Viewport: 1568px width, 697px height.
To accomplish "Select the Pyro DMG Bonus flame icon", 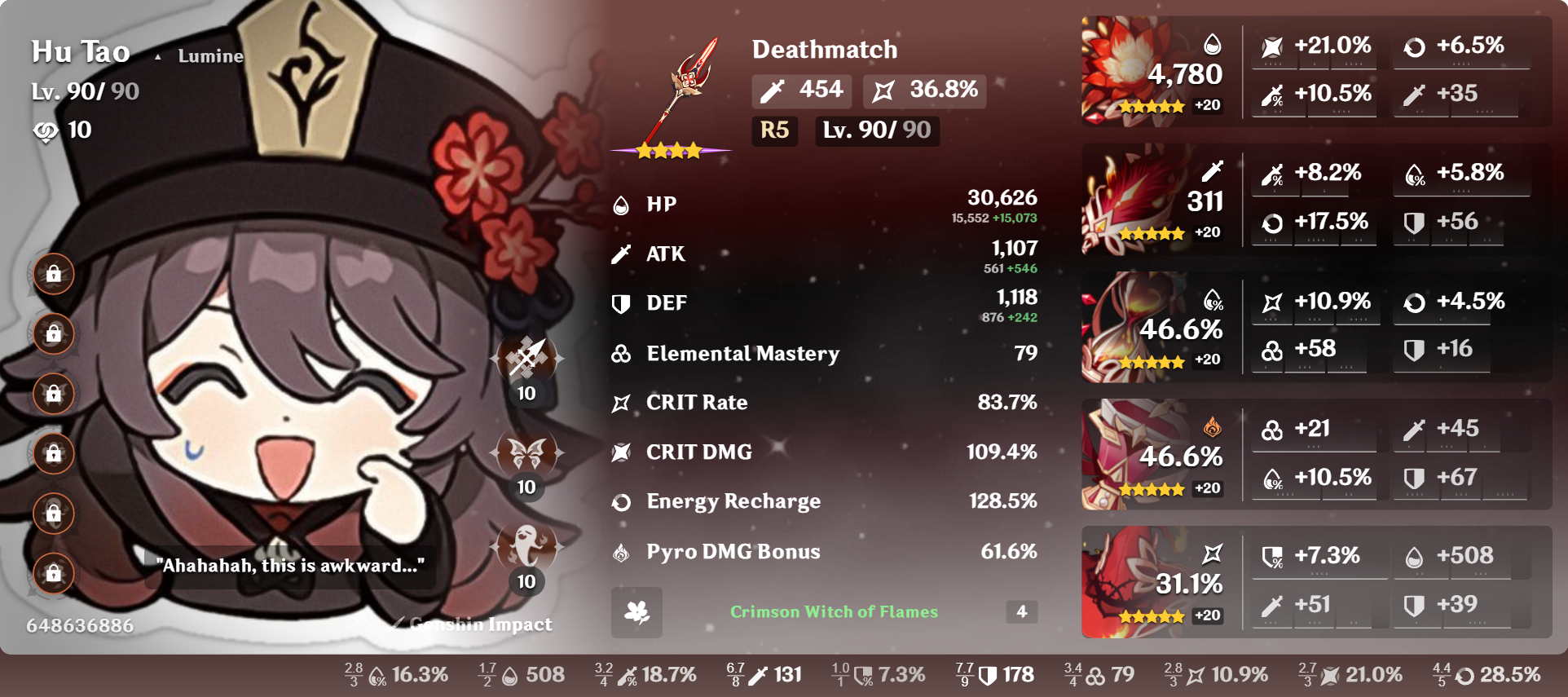I will click(623, 552).
